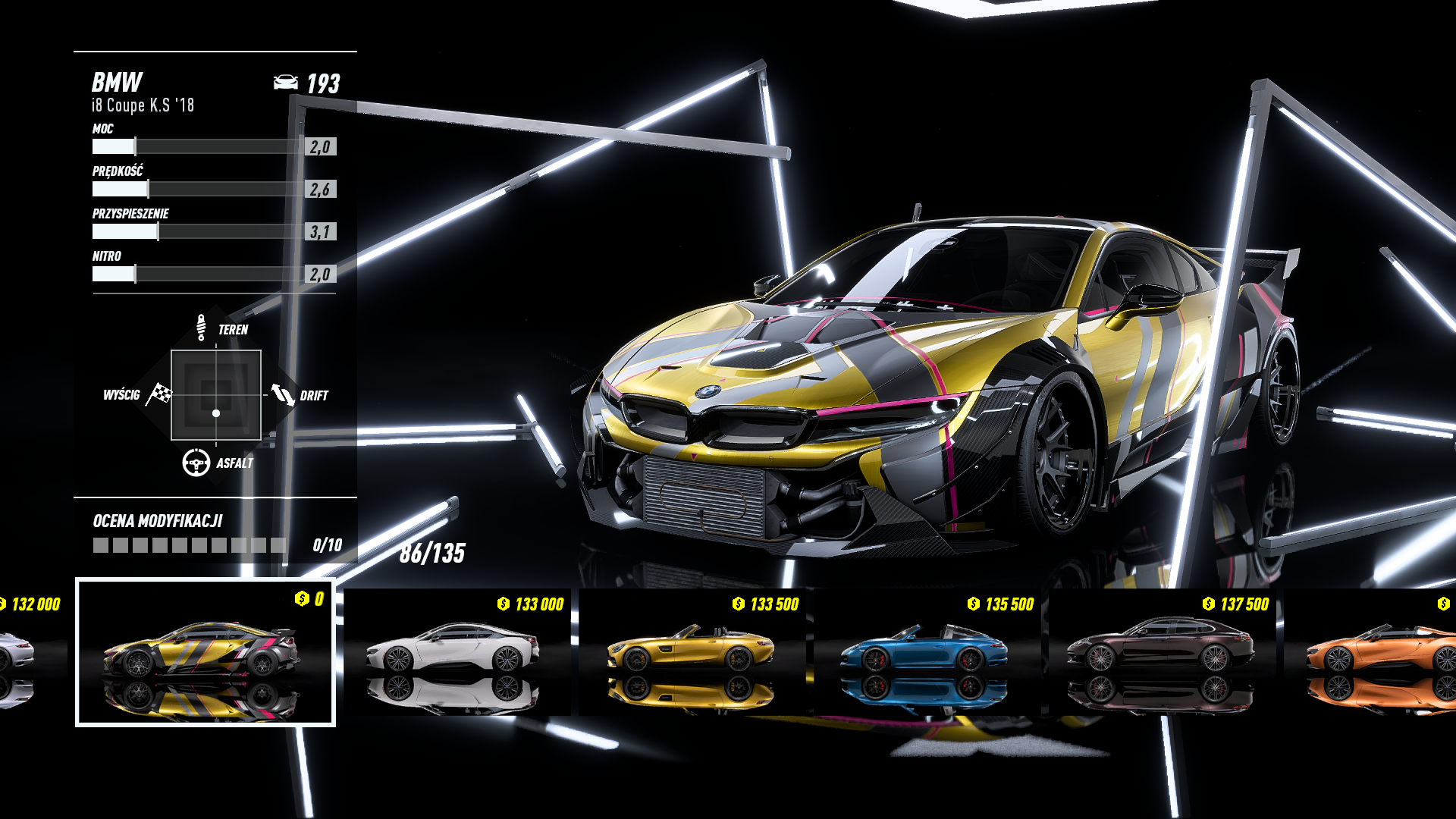Select the custom gold BMW i8 thumbnail
The image size is (1456, 819).
[205, 652]
